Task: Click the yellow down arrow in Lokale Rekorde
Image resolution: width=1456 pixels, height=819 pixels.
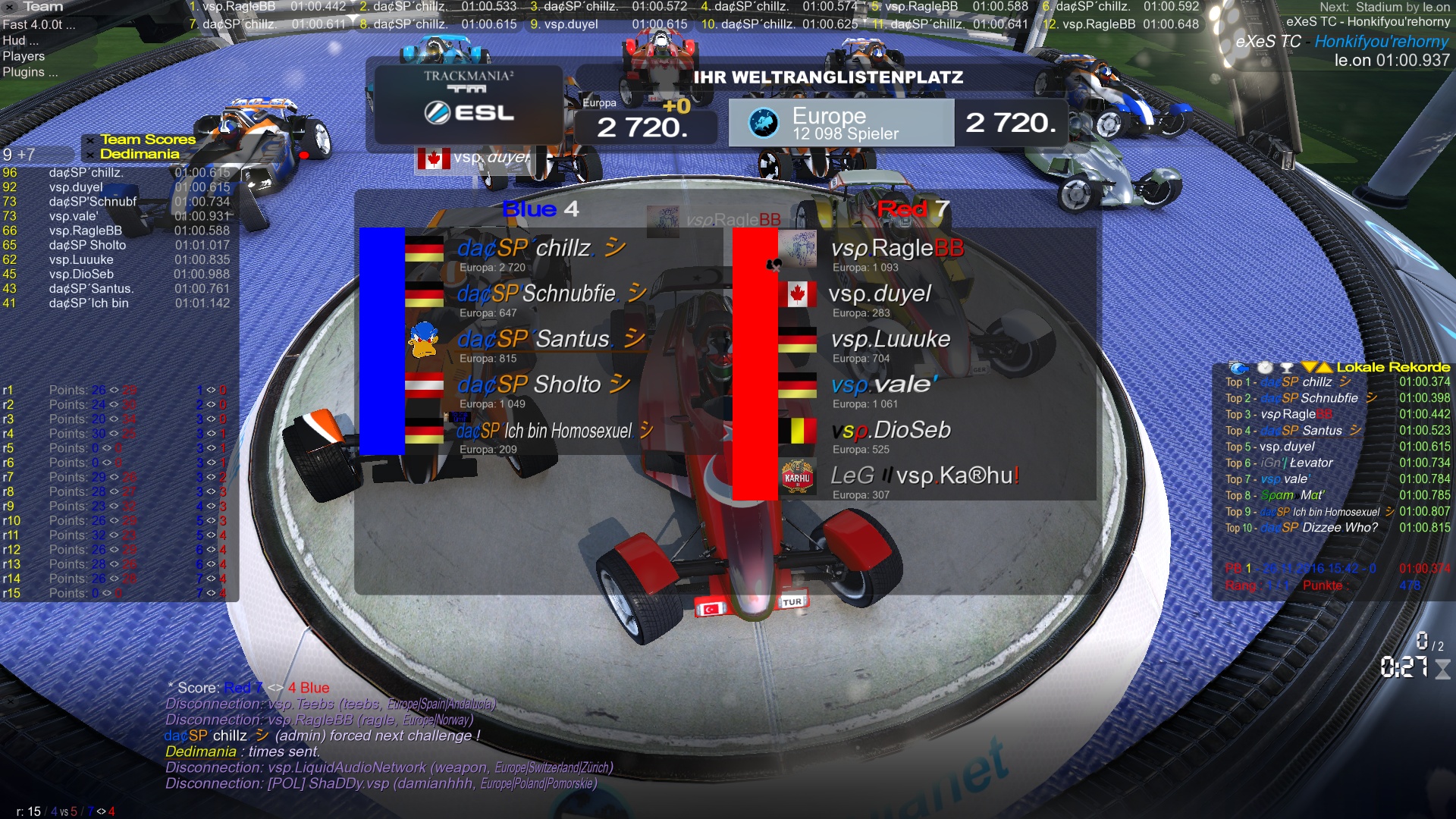Action: [x=1308, y=368]
